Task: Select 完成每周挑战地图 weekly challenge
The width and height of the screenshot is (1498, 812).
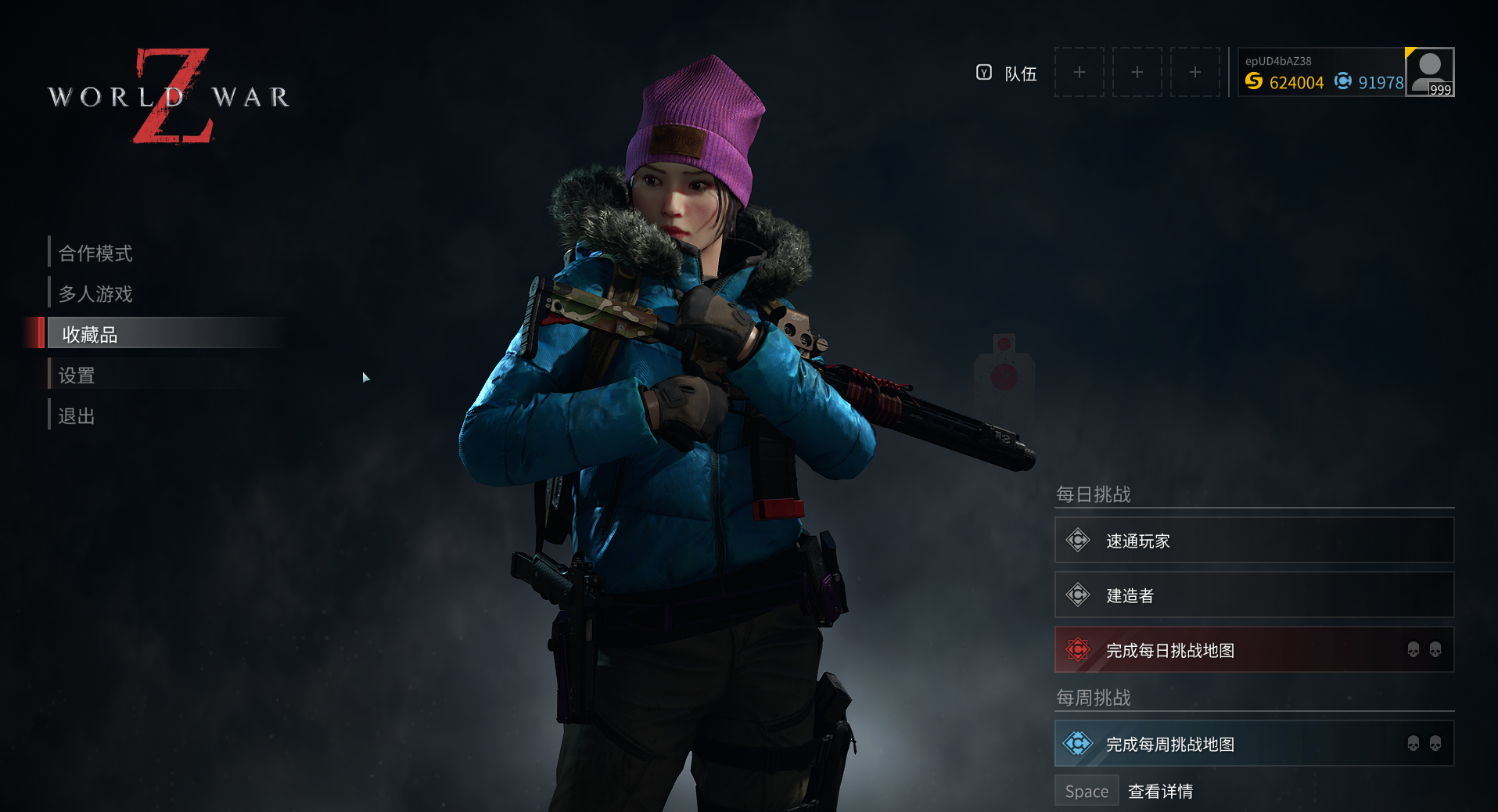Action: coord(1253,744)
